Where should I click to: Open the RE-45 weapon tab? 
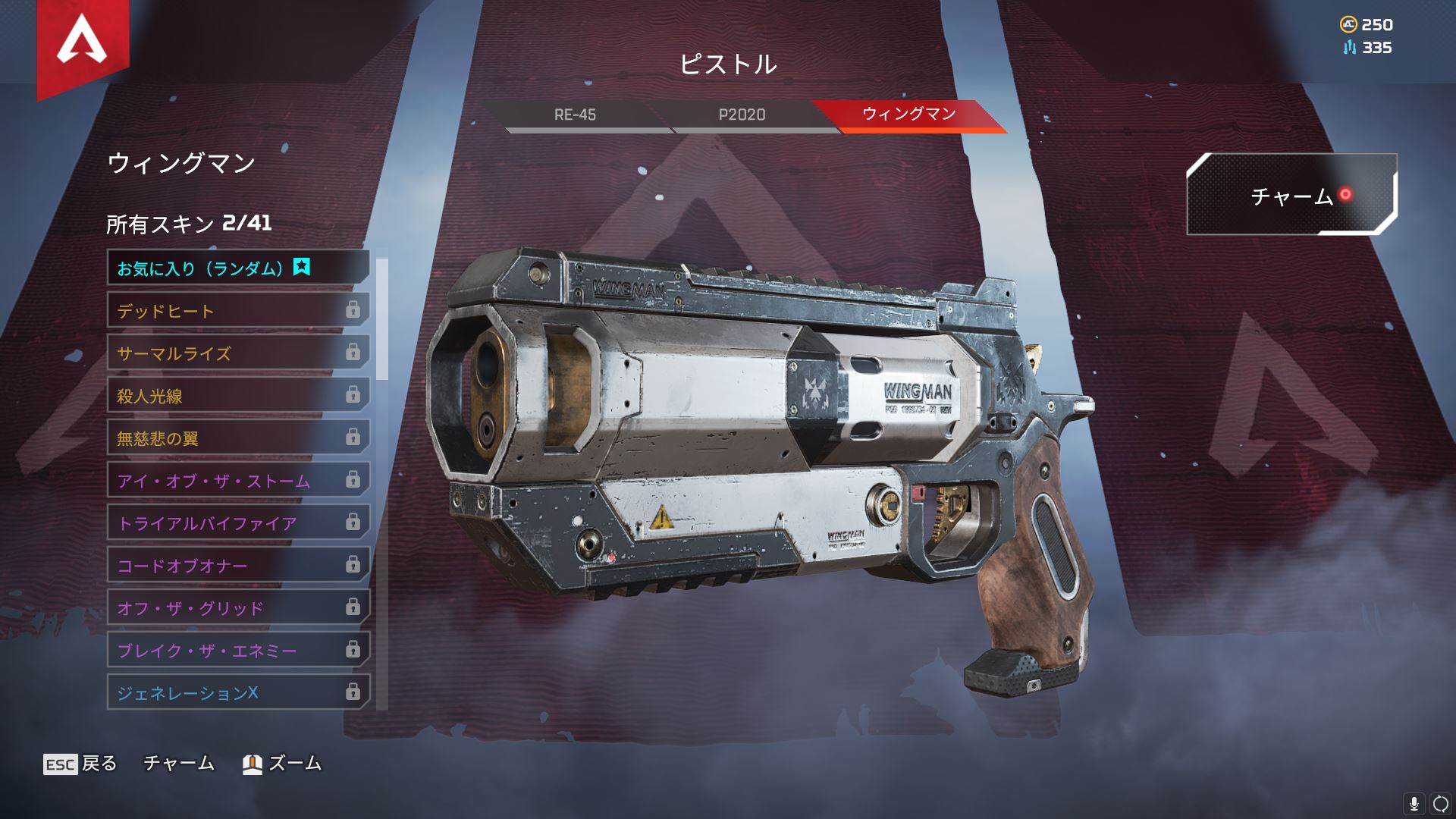tap(576, 115)
